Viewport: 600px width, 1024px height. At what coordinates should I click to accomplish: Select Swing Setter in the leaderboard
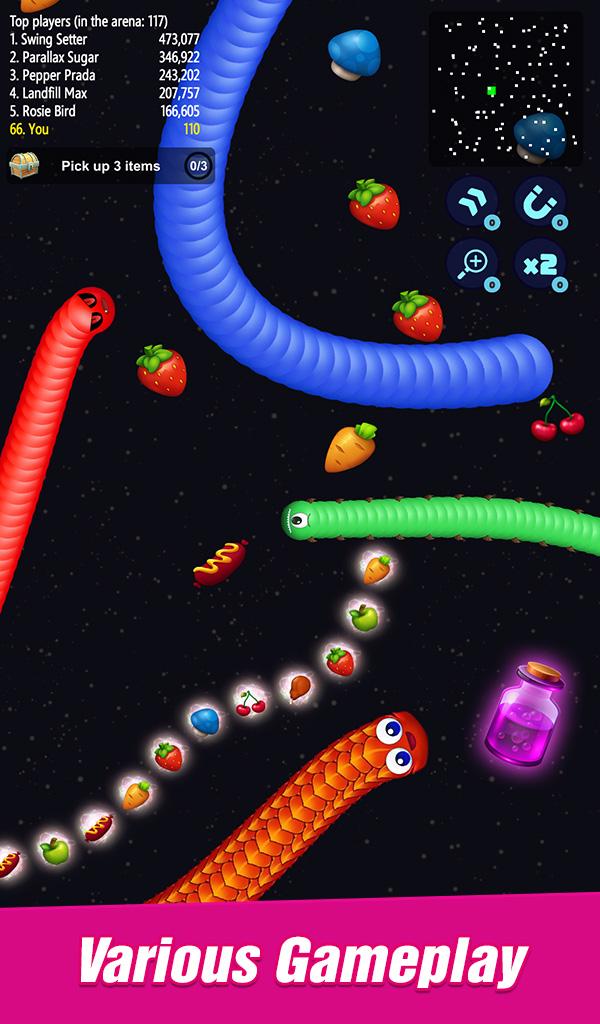(x=104, y=39)
